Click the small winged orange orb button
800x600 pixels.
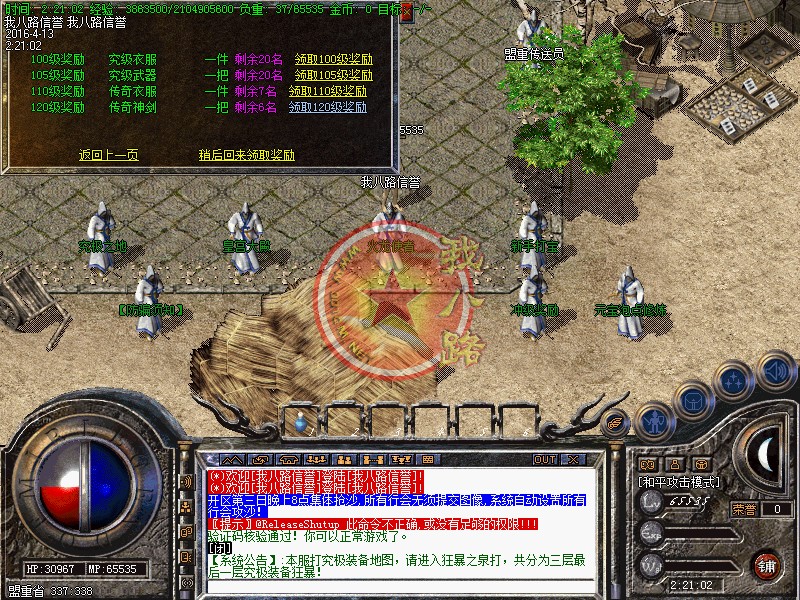click(616, 423)
